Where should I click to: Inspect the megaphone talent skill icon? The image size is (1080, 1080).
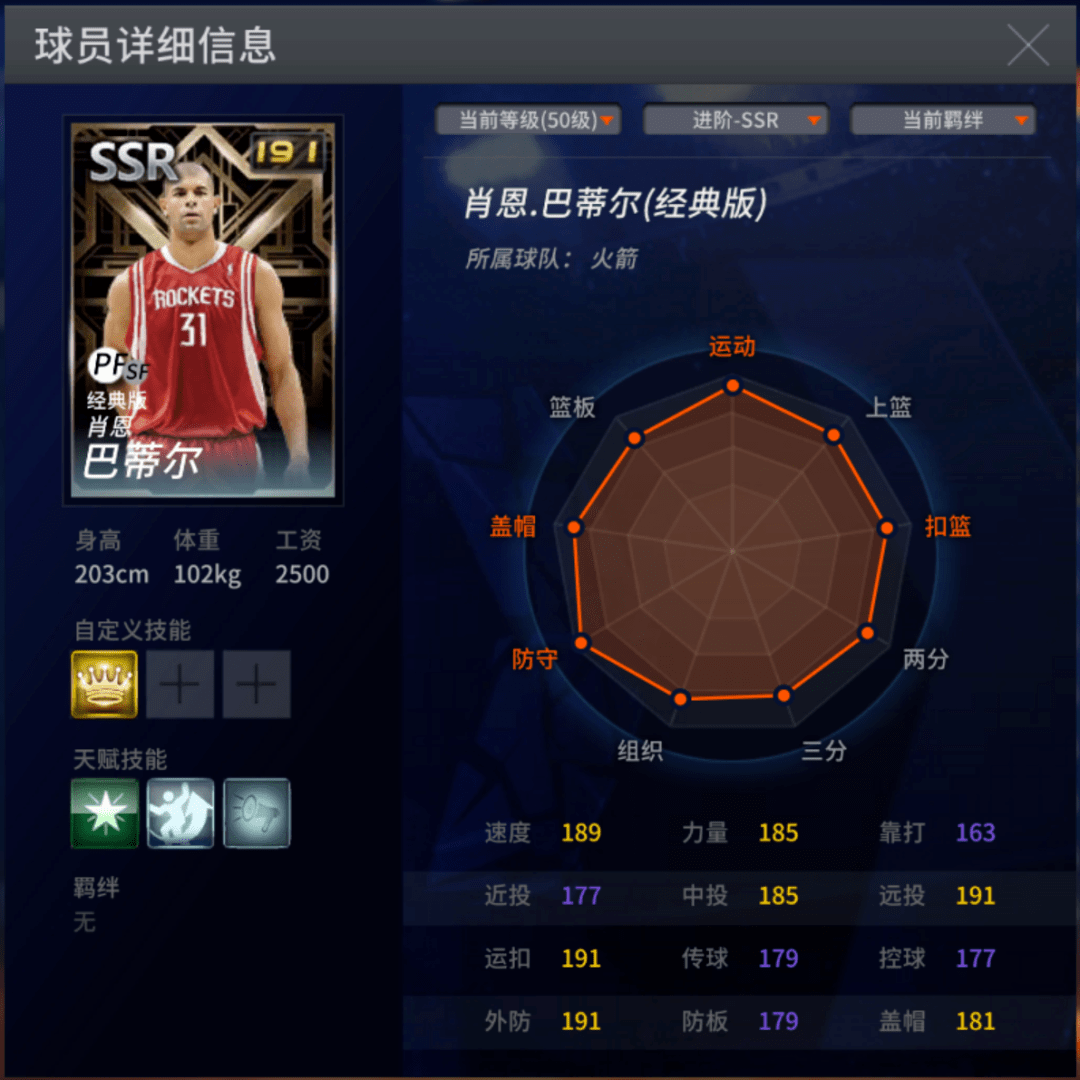pos(257,813)
